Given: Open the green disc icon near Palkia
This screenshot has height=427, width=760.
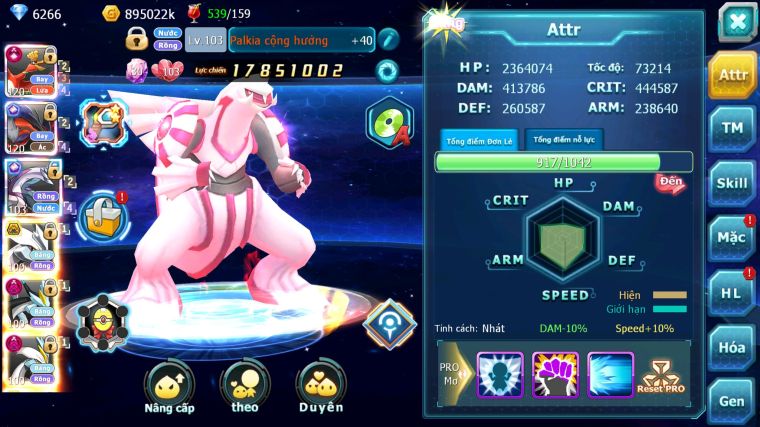Looking at the screenshot, I should [x=387, y=122].
